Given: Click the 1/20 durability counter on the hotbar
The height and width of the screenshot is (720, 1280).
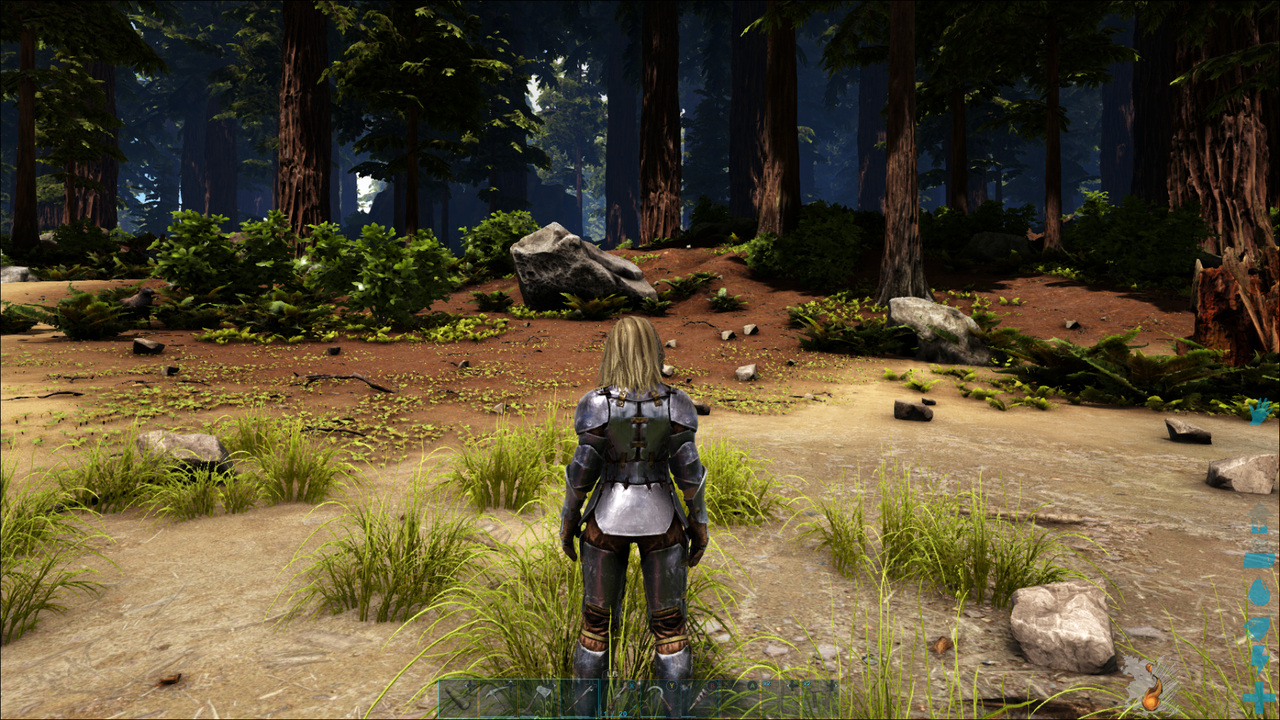Looking at the screenshot, I should pos(614,713).
